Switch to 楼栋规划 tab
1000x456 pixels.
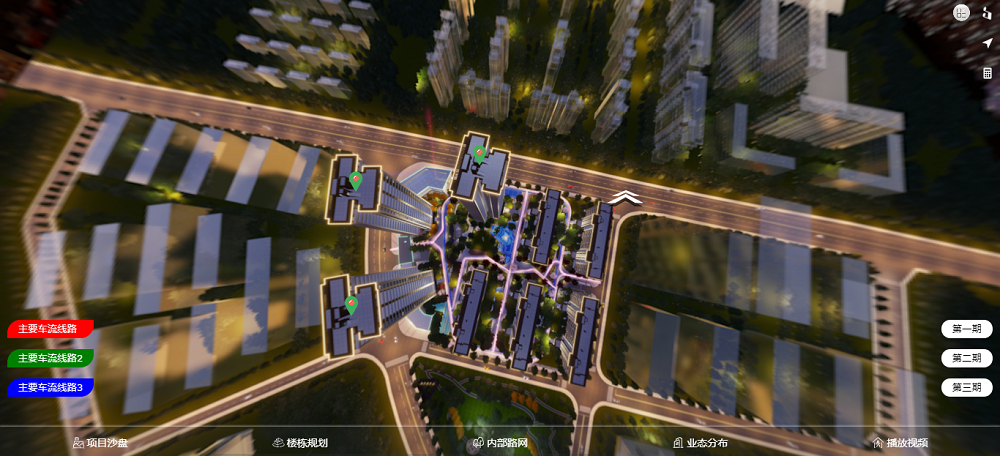click(x=300, y=443)
